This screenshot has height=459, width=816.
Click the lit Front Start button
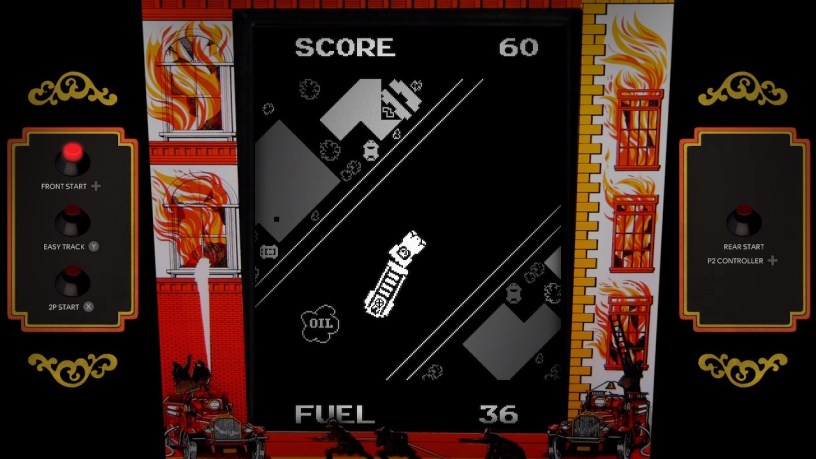pos(72,157)
